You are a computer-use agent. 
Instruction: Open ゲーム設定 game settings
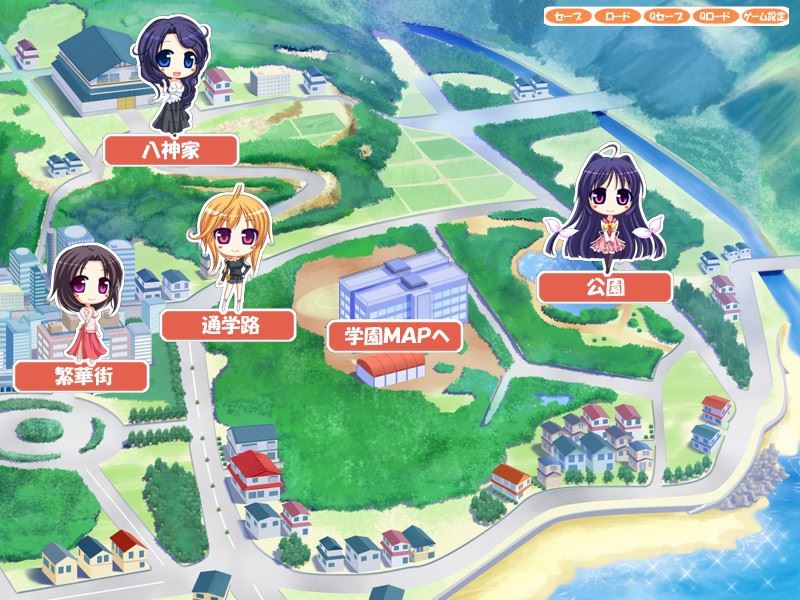766,17
